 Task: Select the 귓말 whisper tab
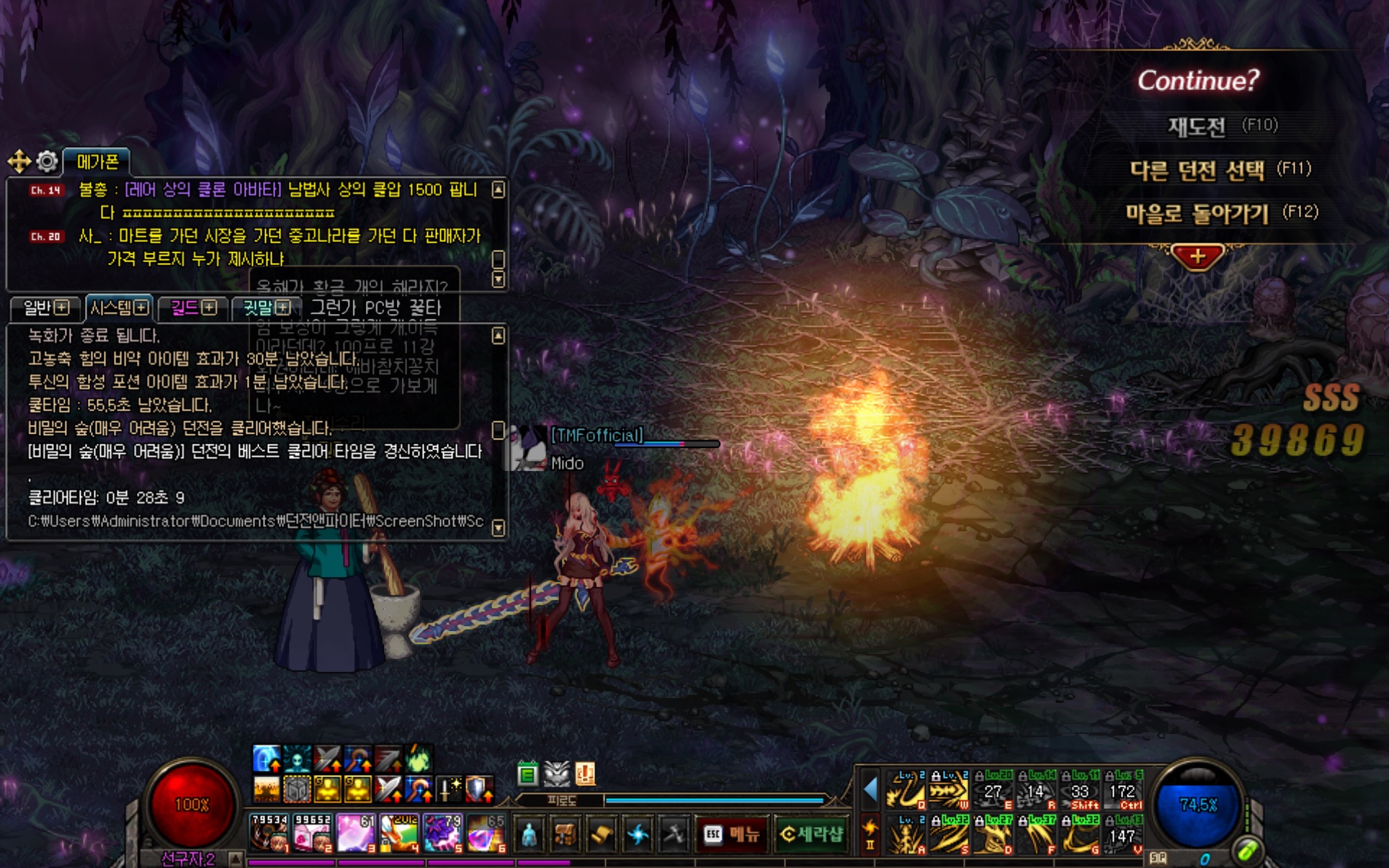[x=266, y=308]
